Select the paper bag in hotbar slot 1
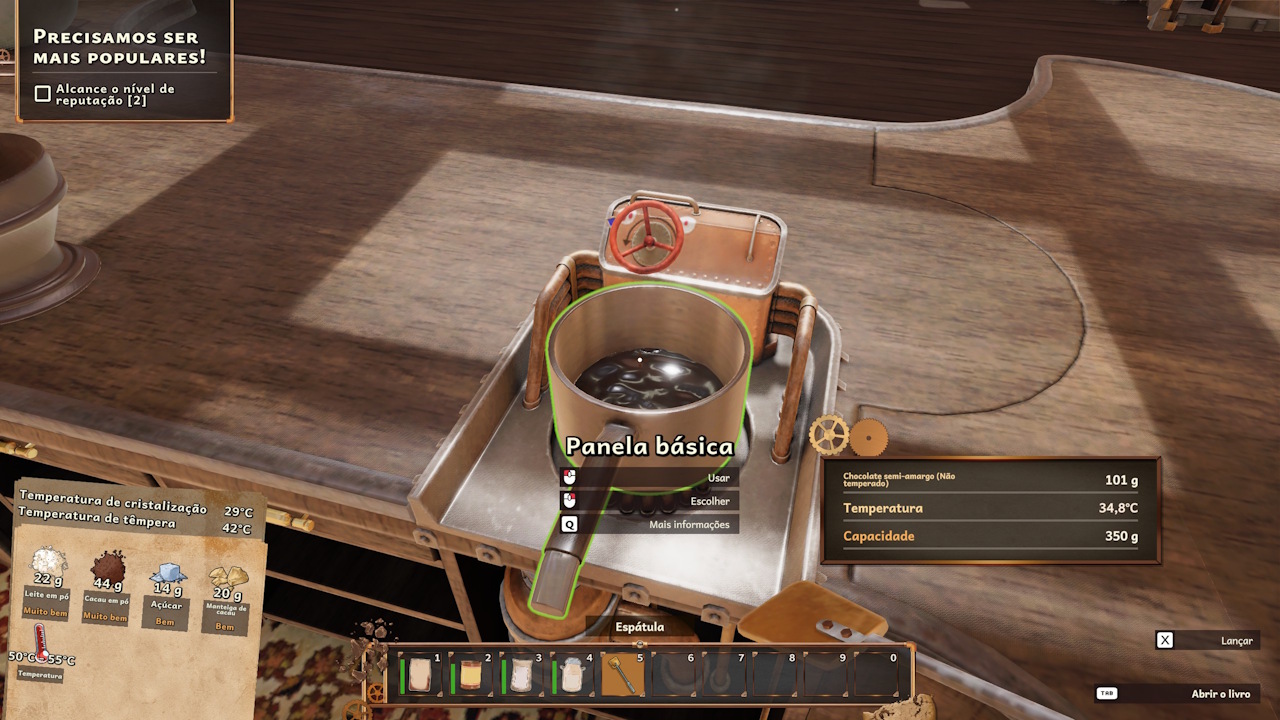This screenshot has height=720, width=1280. coord(420,675)
